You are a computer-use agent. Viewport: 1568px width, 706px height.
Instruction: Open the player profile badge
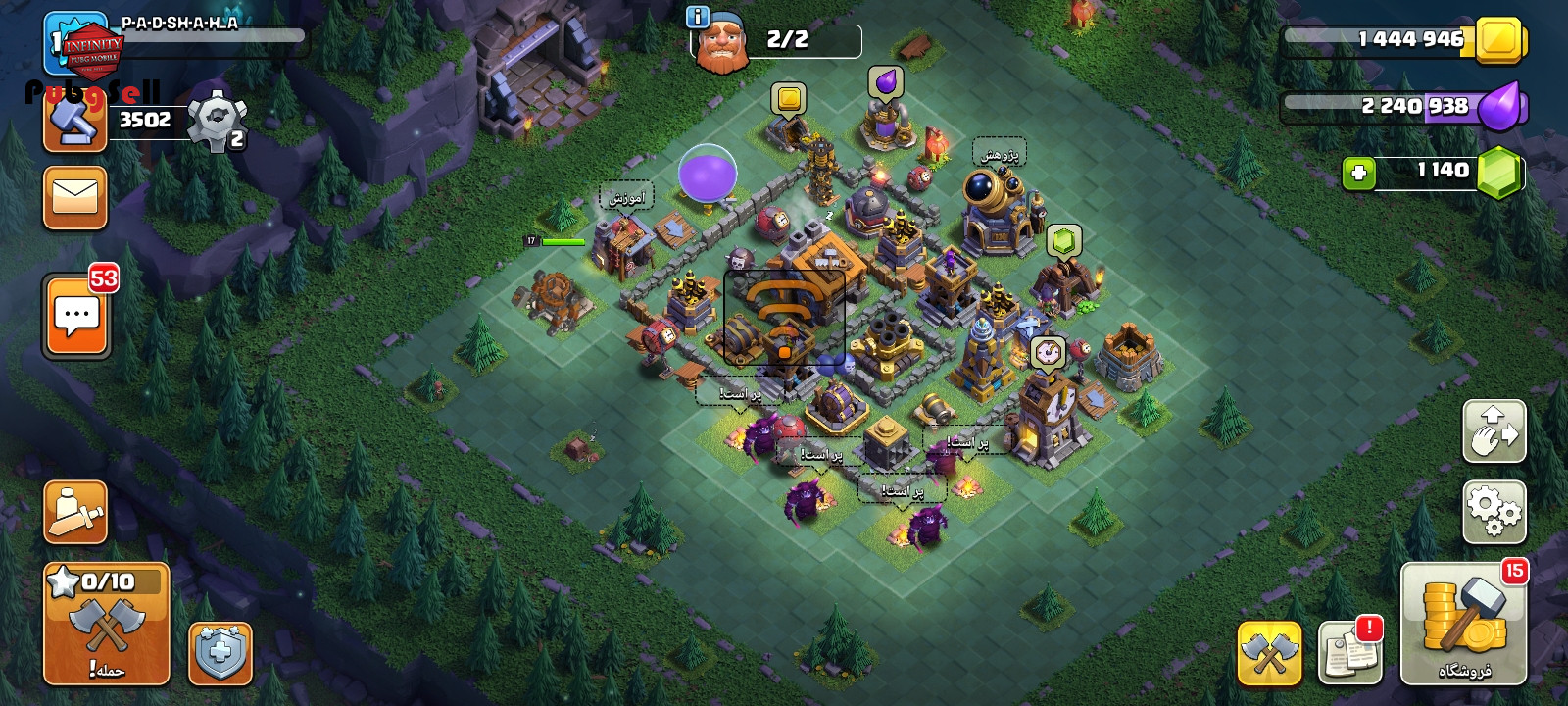coord(74,44)
